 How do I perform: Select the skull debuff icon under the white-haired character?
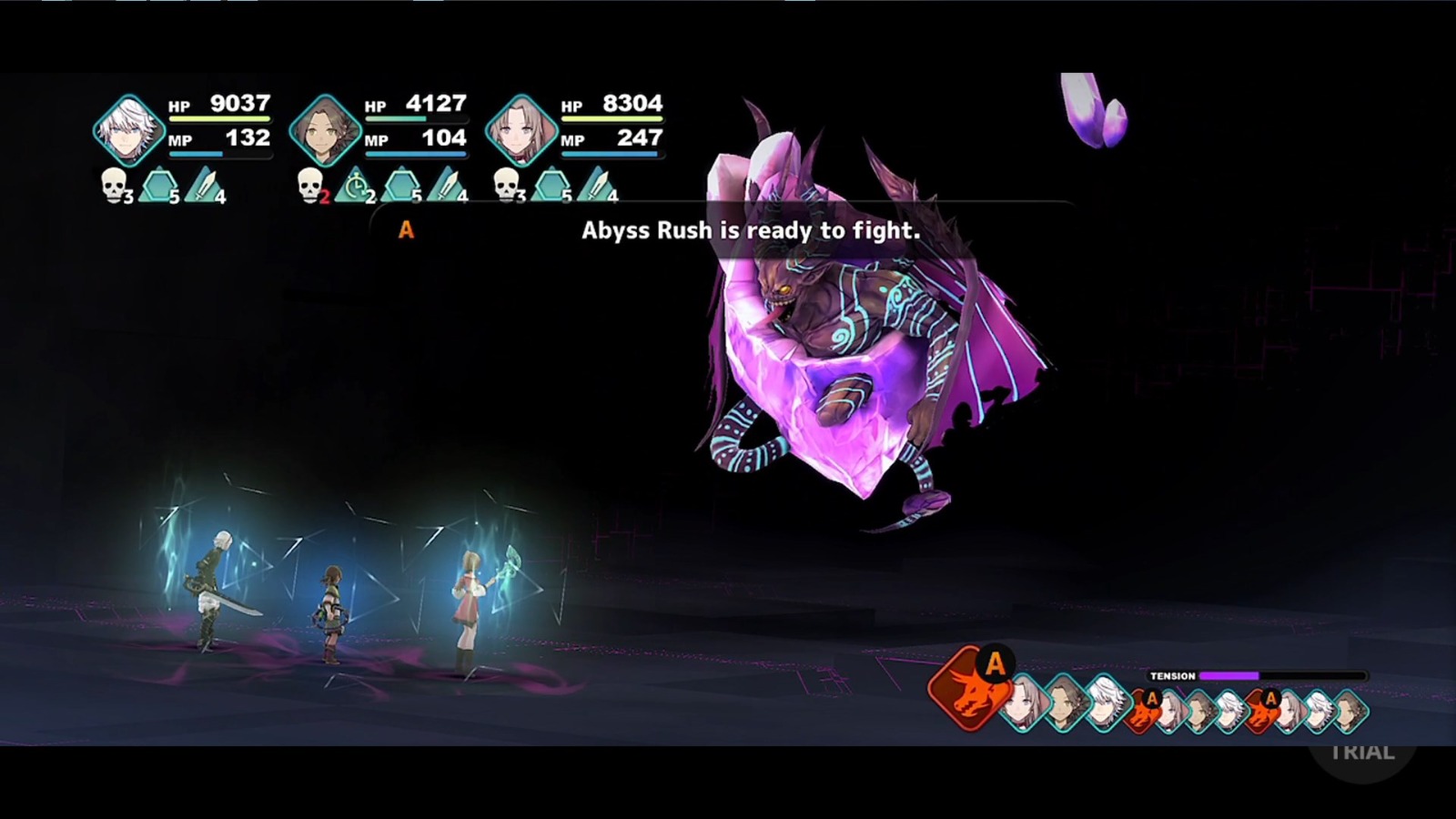click(x=113, y=187)
